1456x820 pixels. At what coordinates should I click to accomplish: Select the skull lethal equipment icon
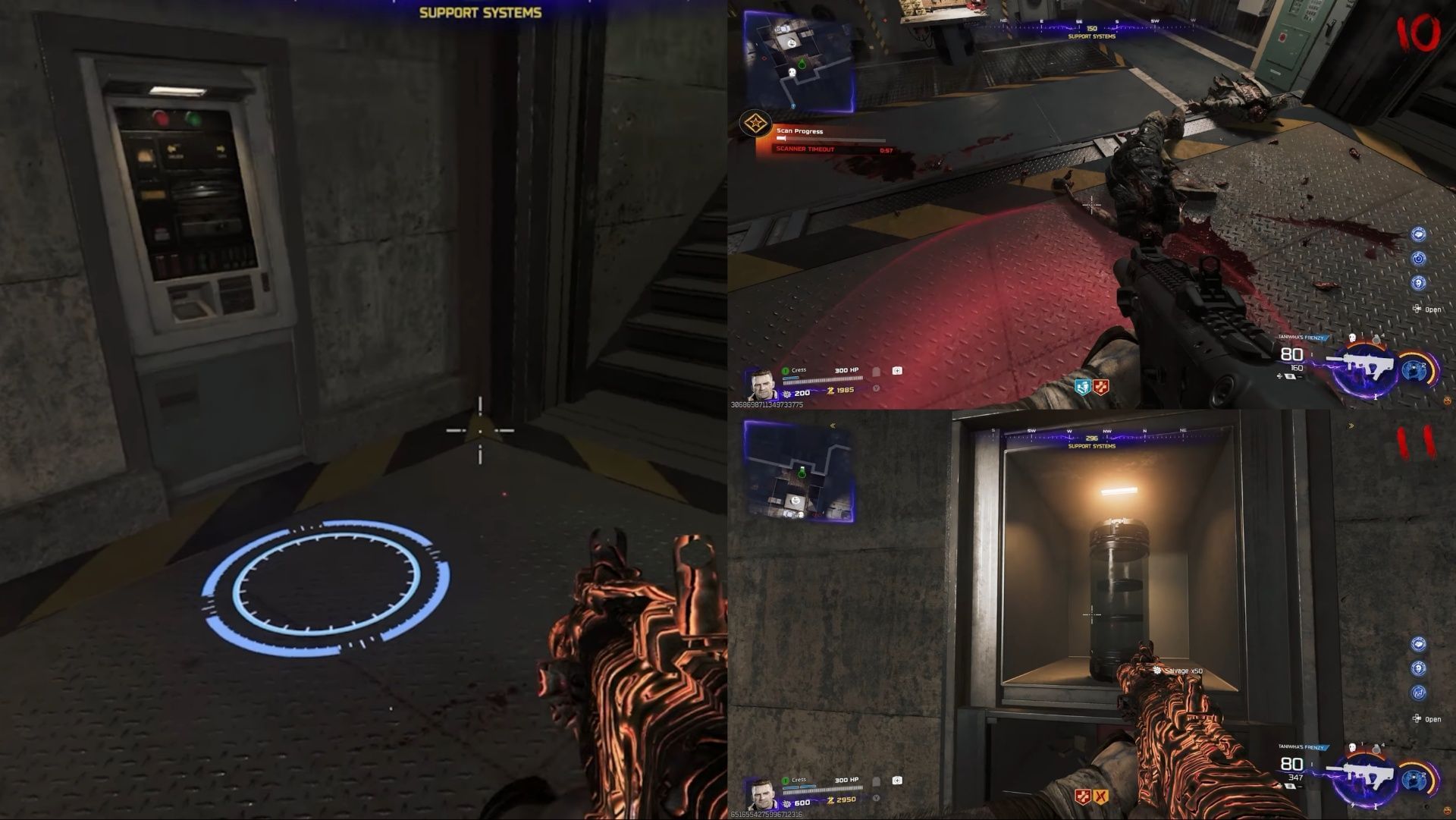point(1352,338)
